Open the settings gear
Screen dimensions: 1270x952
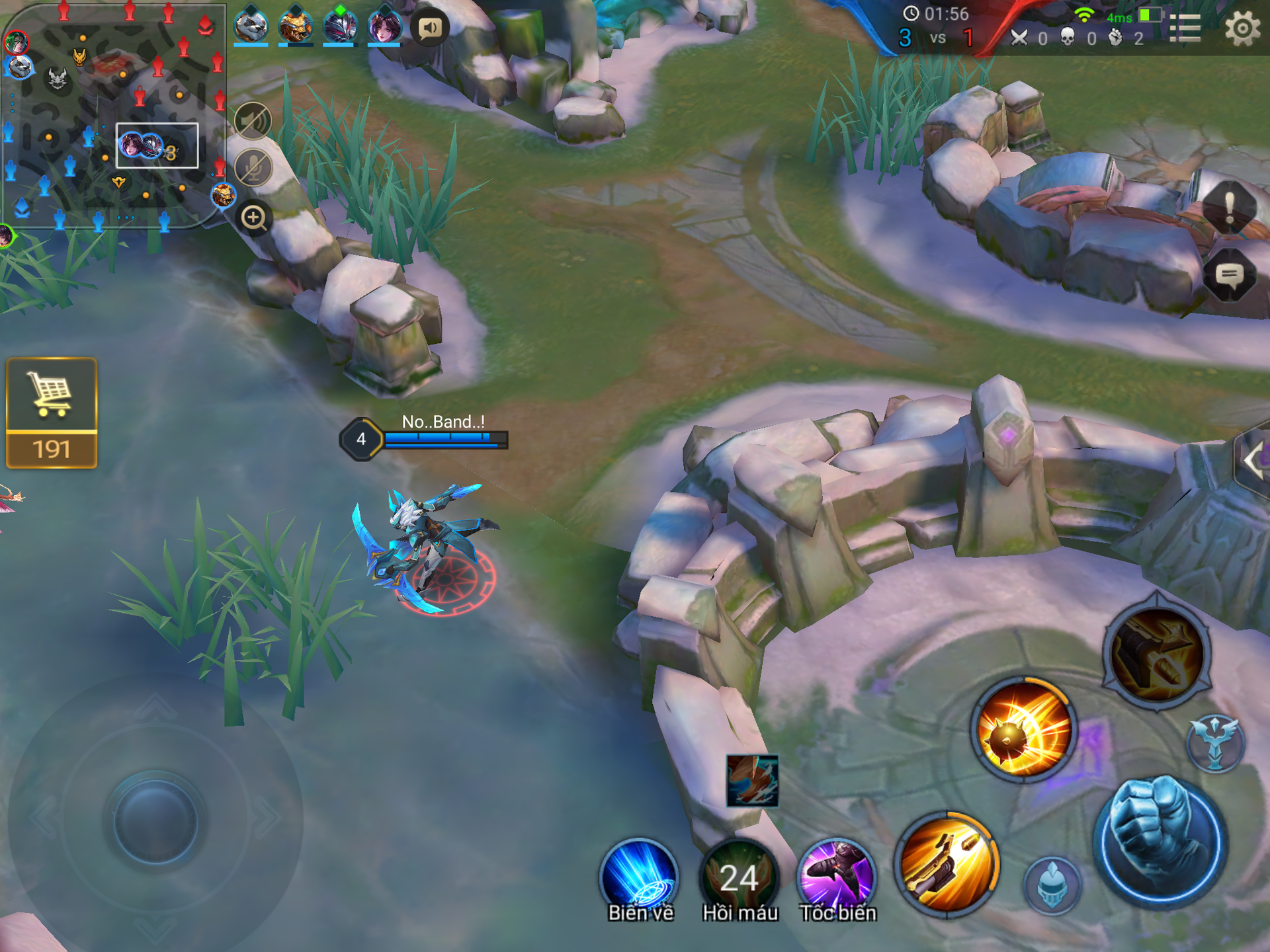pyautogui.click(x=1242, y=28)
